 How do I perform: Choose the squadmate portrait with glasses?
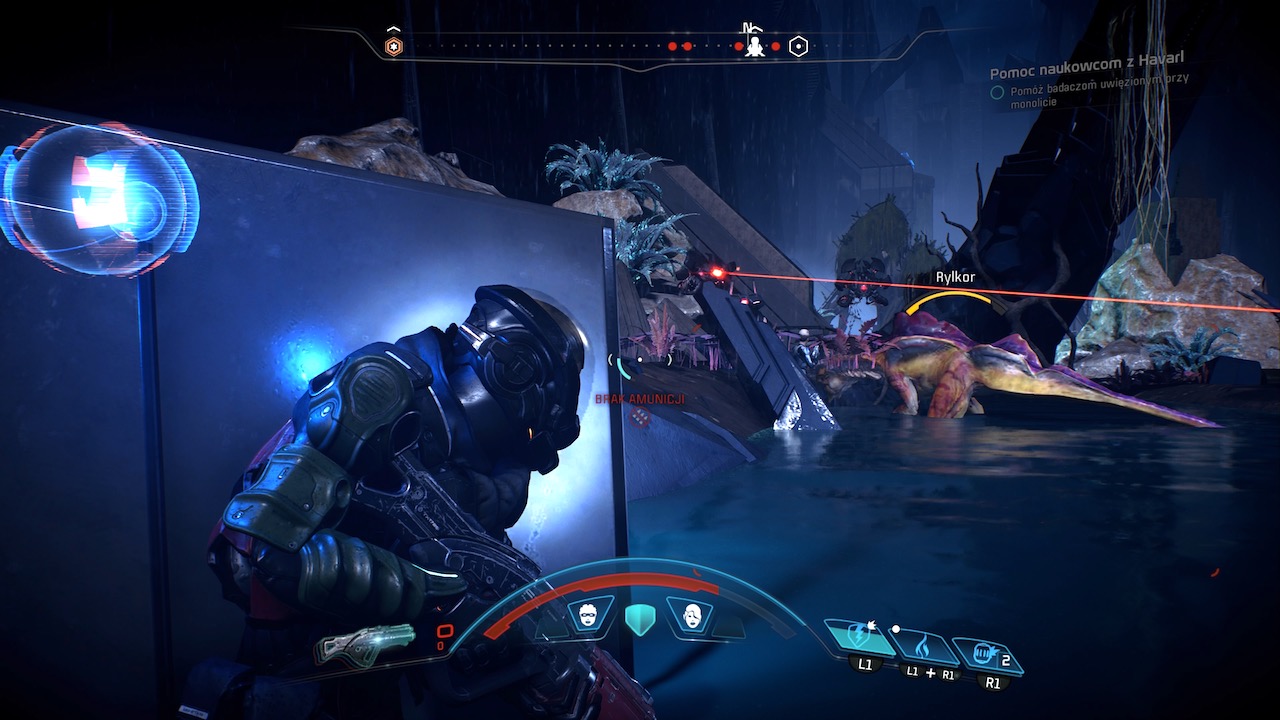[x=589, y=614]
